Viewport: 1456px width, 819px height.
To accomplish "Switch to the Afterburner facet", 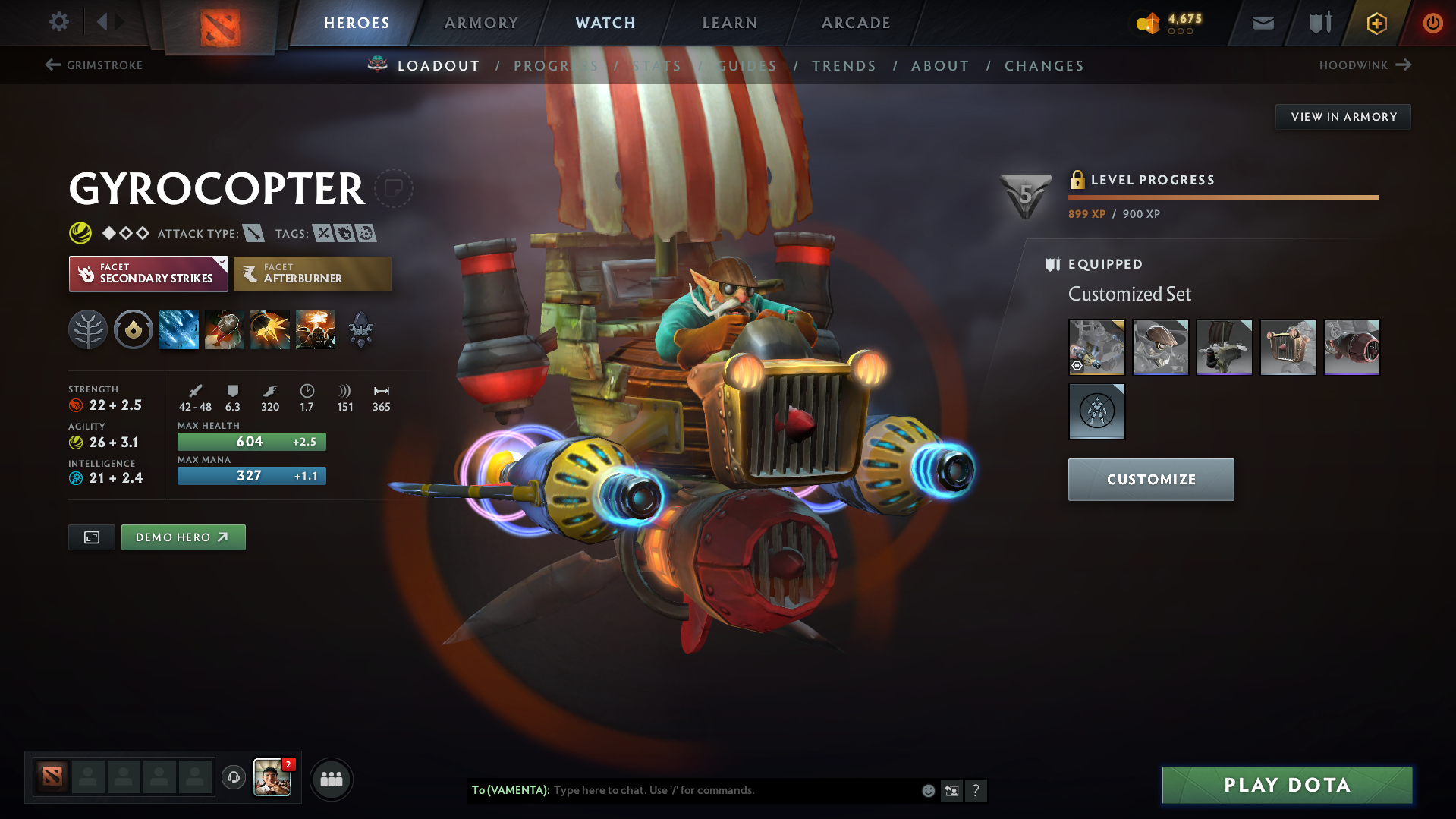I will pyautogui.click(x=312, y=273).
